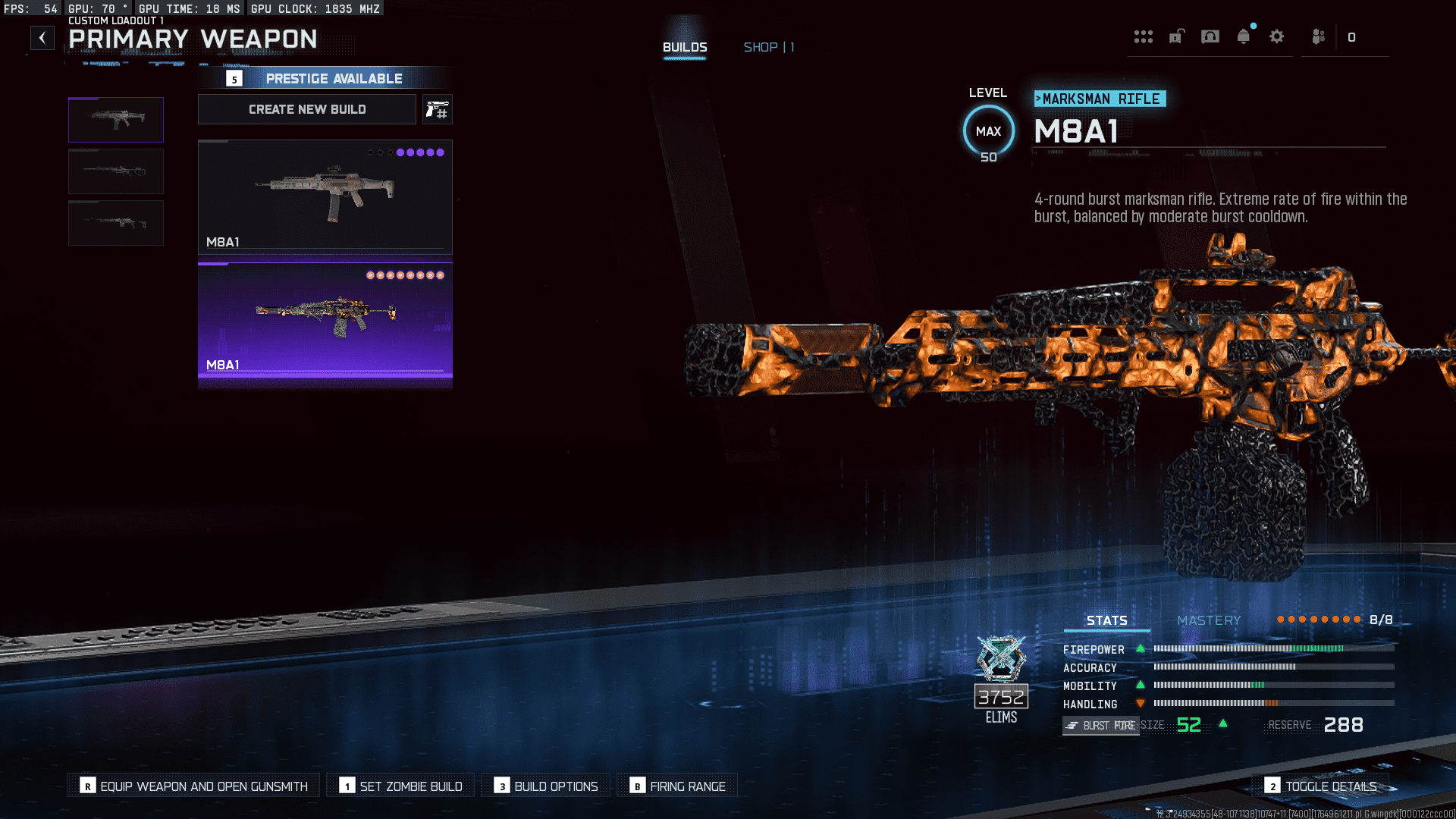Show the Stats tab

pos(1106,620)
